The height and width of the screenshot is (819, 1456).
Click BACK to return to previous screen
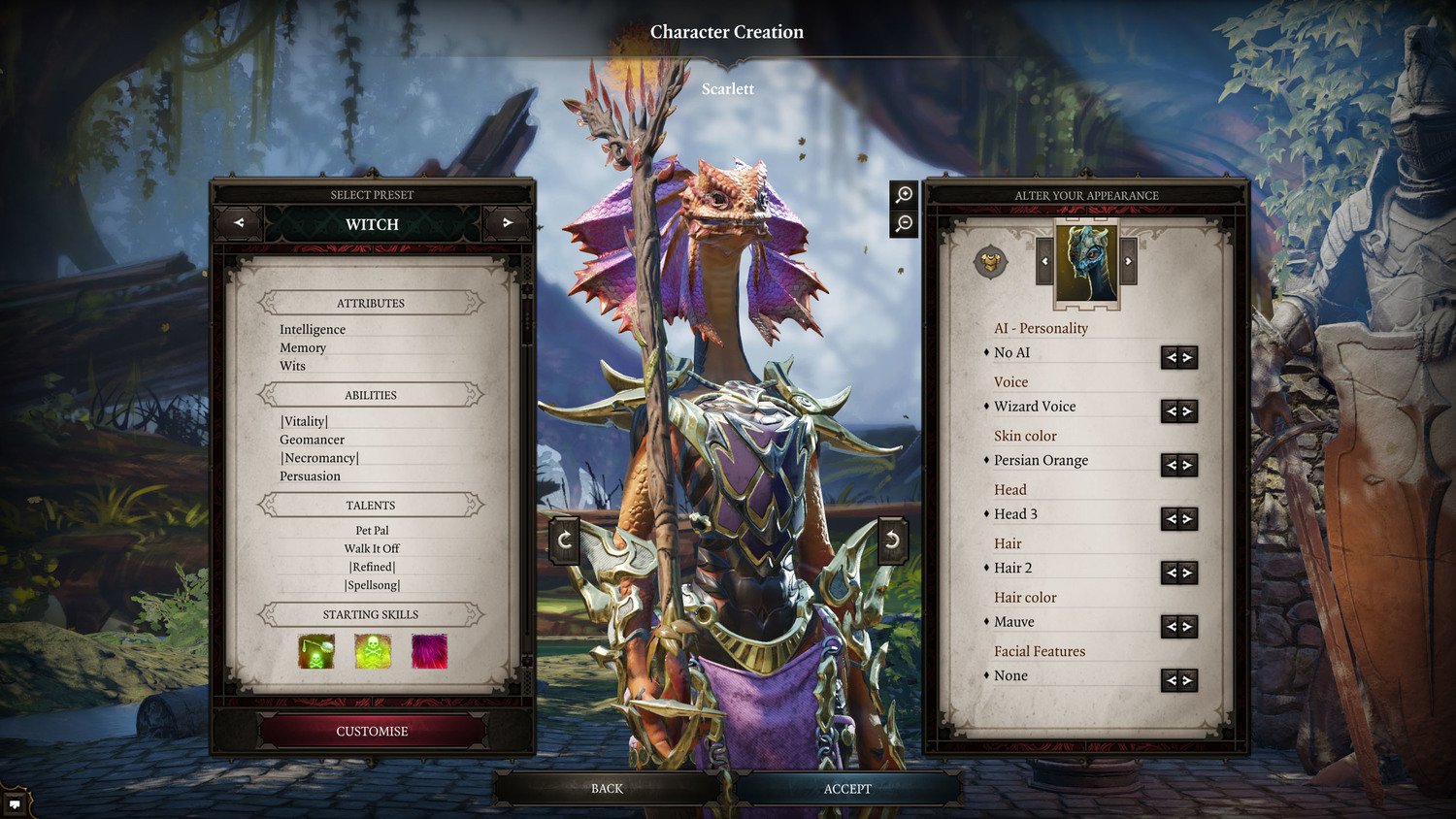click(605, 788)
